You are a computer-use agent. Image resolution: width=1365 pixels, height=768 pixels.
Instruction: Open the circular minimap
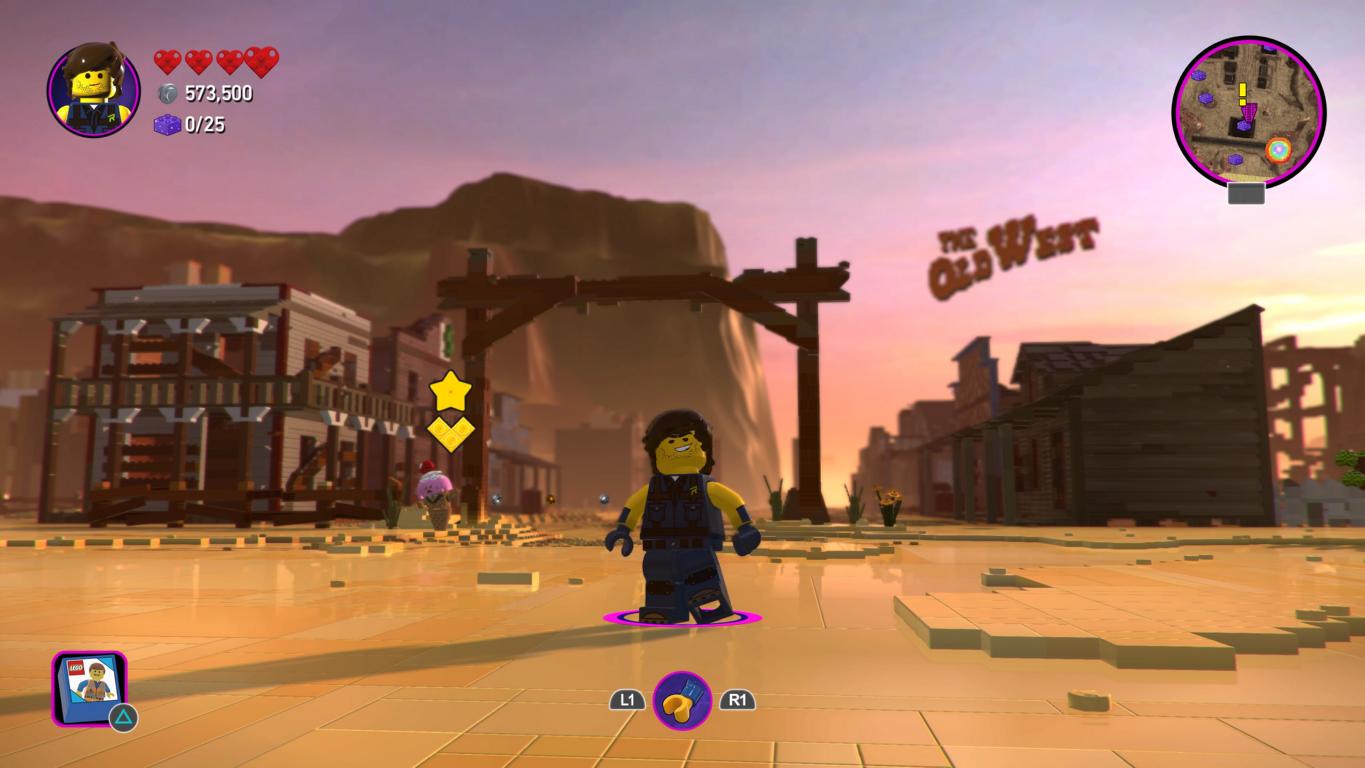pyautogui.click(x=1248, y=112)
